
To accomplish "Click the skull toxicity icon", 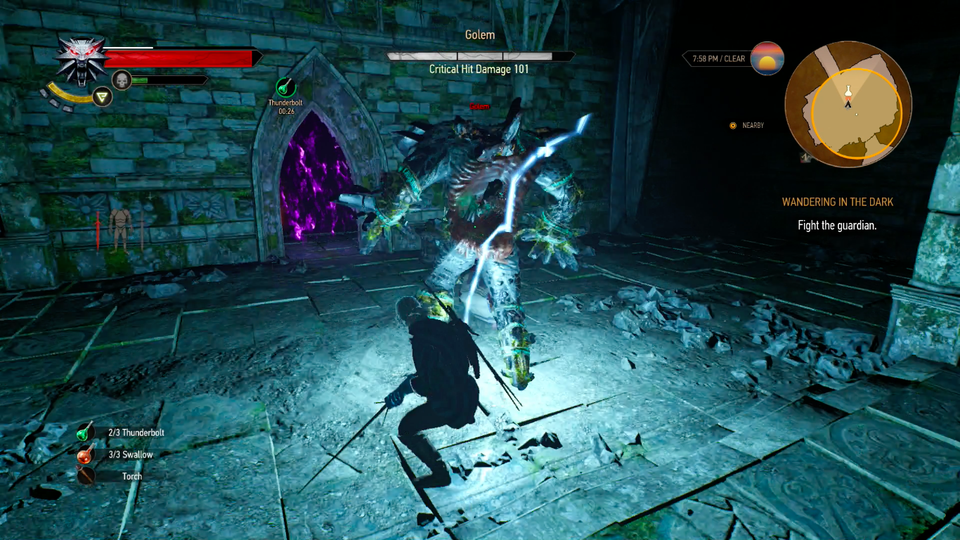I will point(122,80).
